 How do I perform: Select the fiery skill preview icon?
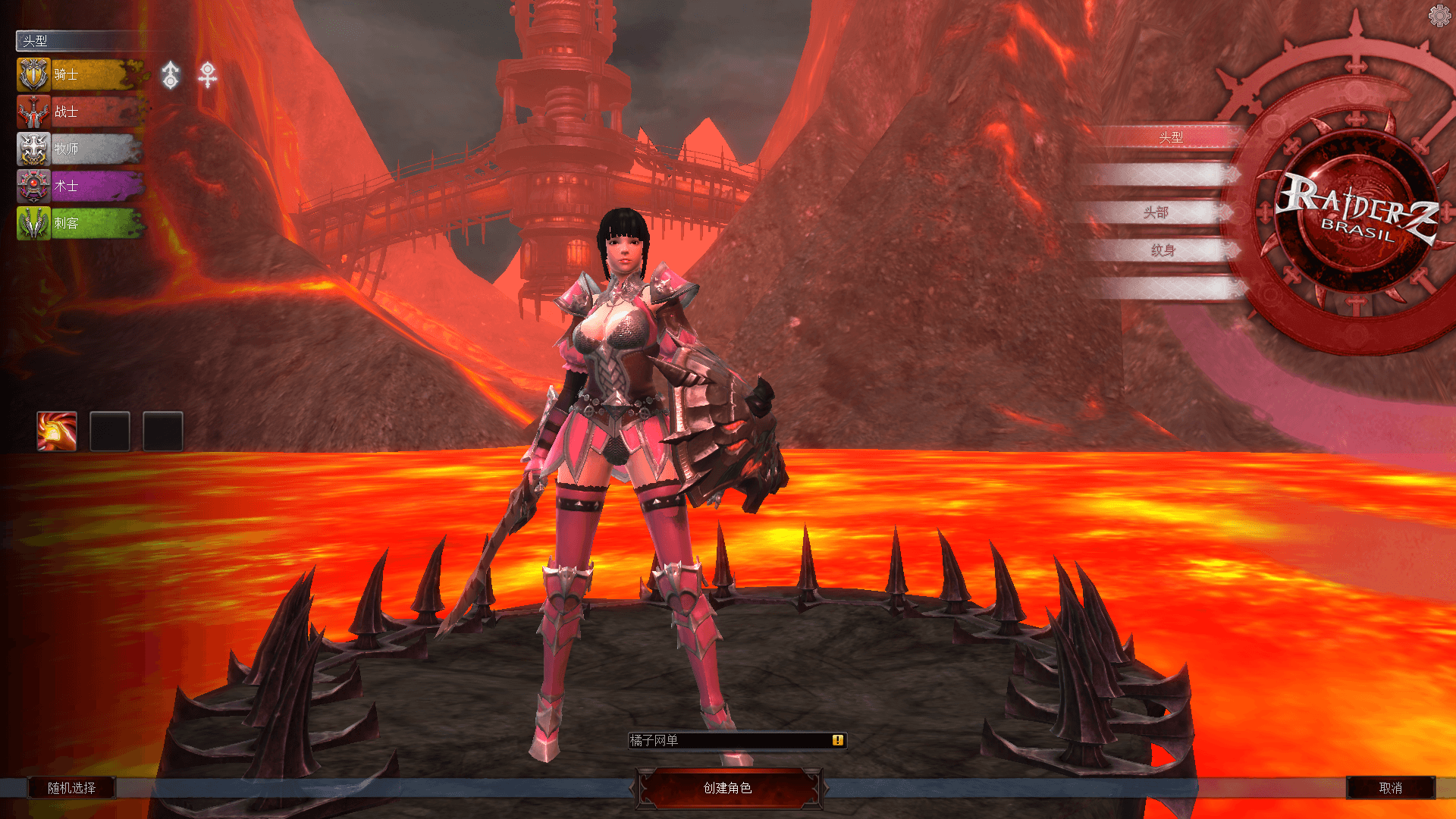click(x=57, y=431)
